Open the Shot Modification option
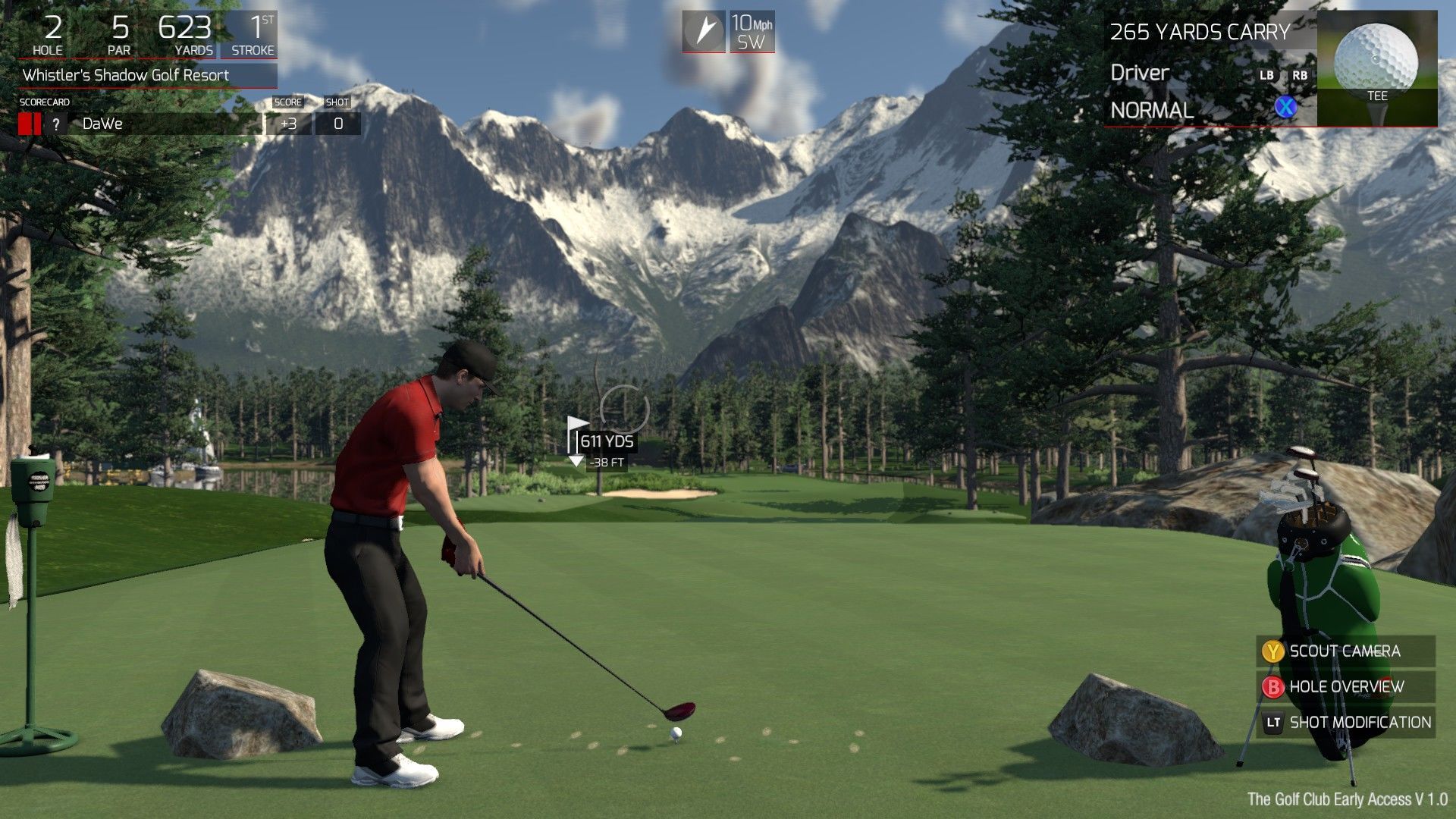 point(1346,723)
